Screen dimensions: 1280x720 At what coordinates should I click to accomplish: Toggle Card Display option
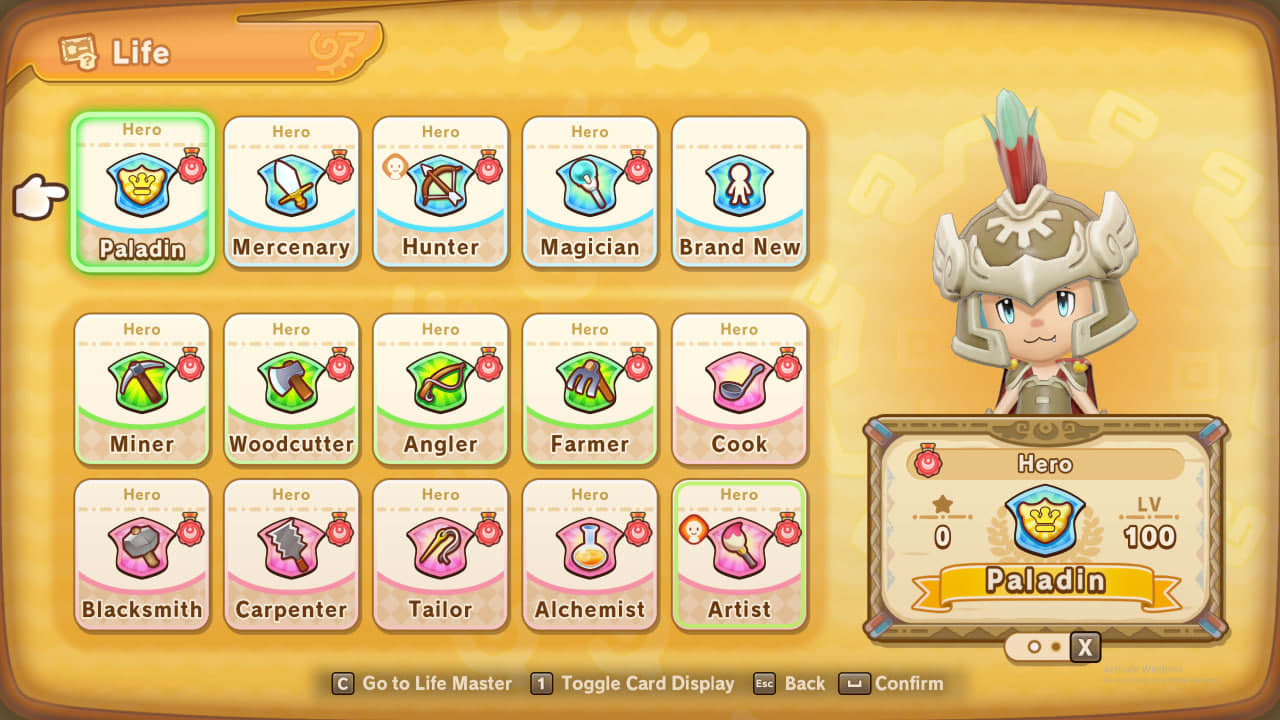[x=634, y=684]
